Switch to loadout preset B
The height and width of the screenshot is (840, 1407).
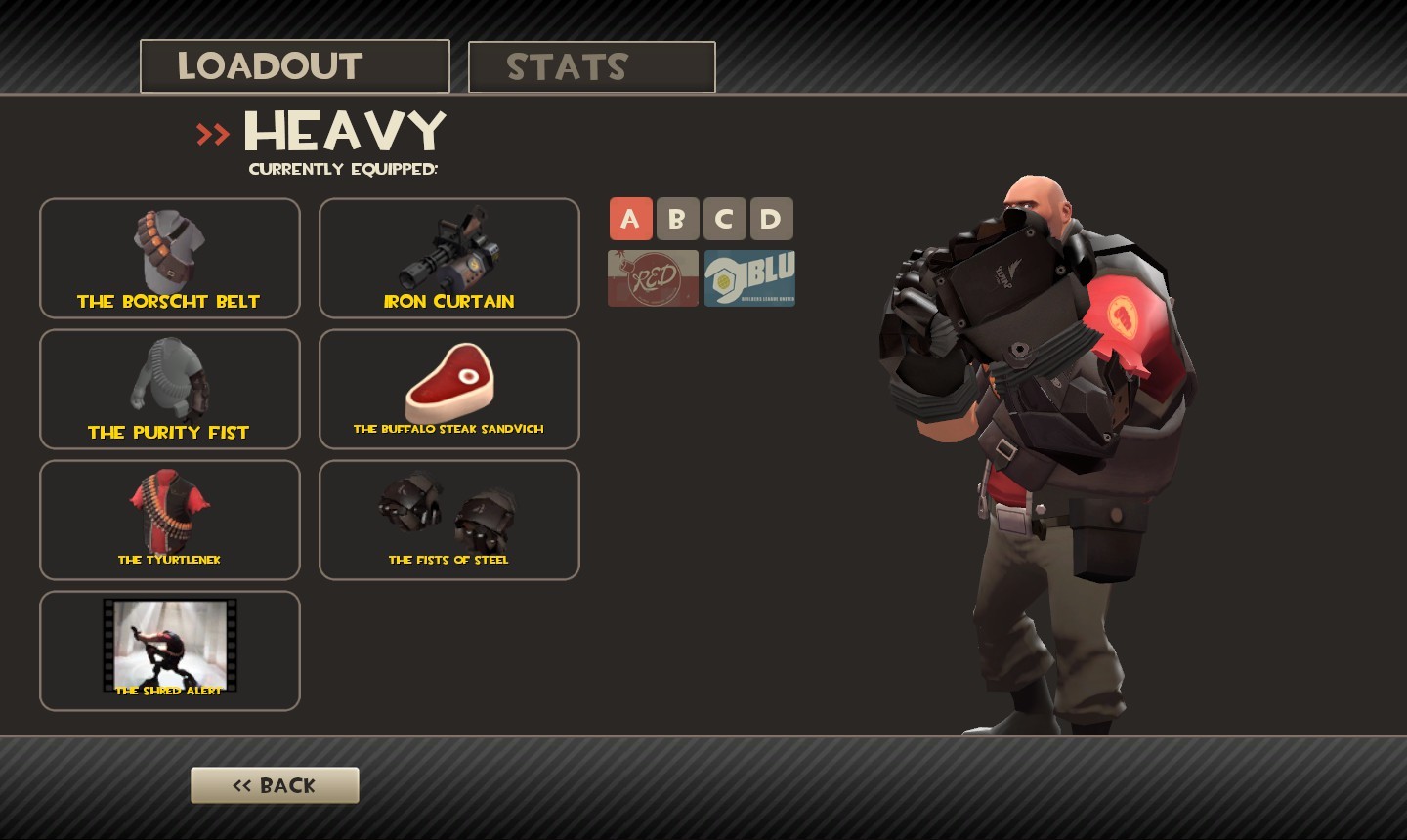pos(678,219)
